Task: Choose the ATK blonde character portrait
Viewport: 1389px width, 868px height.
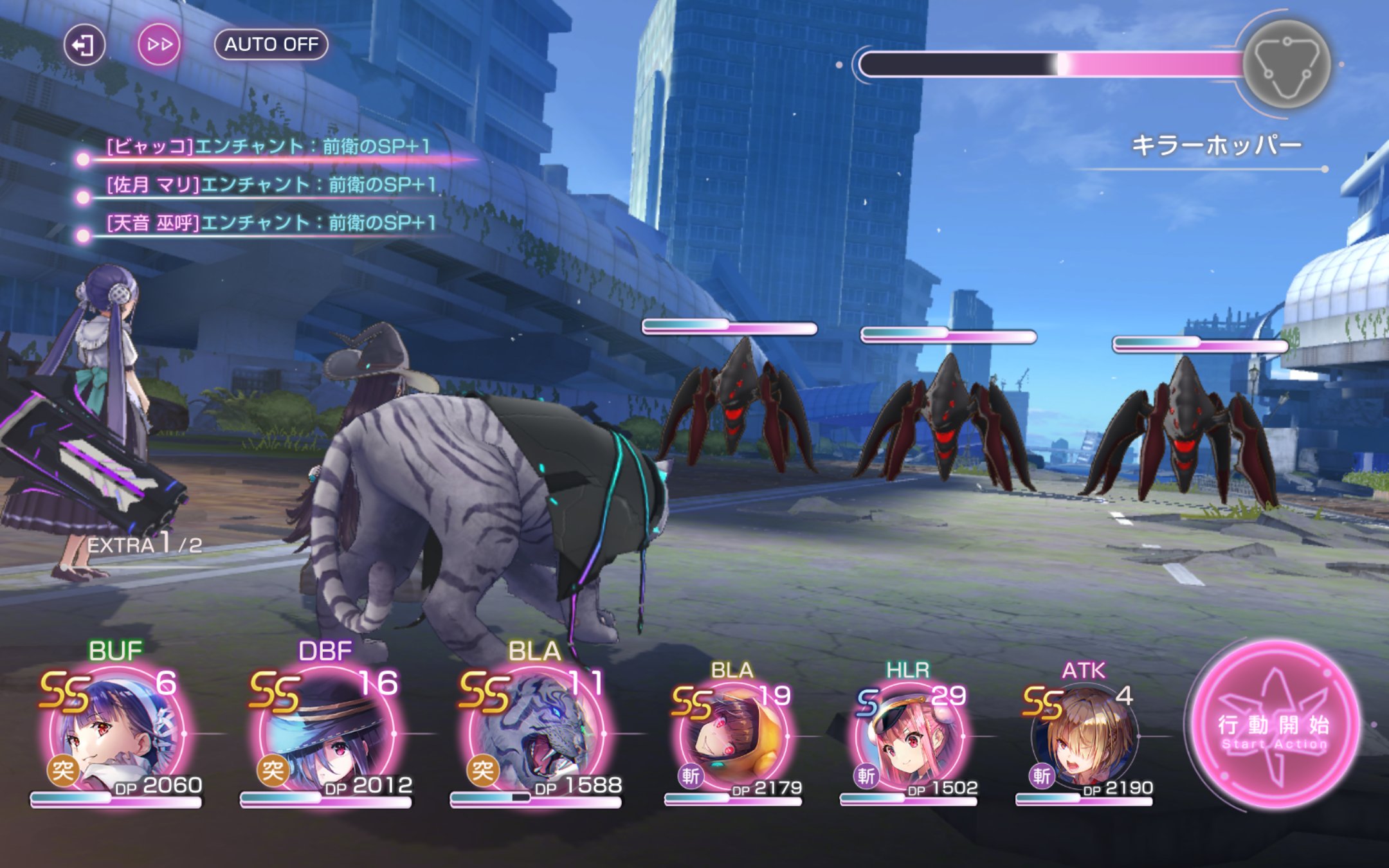Action: pos(1084,737)
